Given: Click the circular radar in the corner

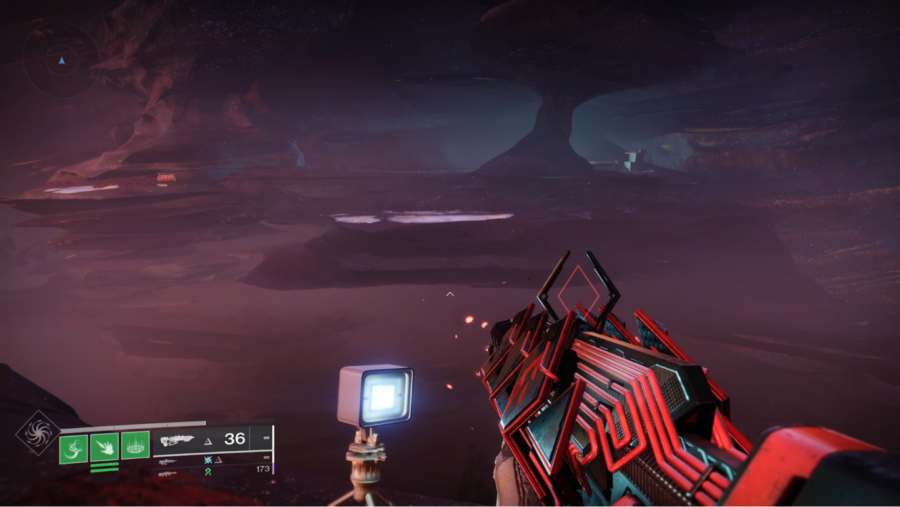Looking at the screenshot, I should [x=62, y=60].
